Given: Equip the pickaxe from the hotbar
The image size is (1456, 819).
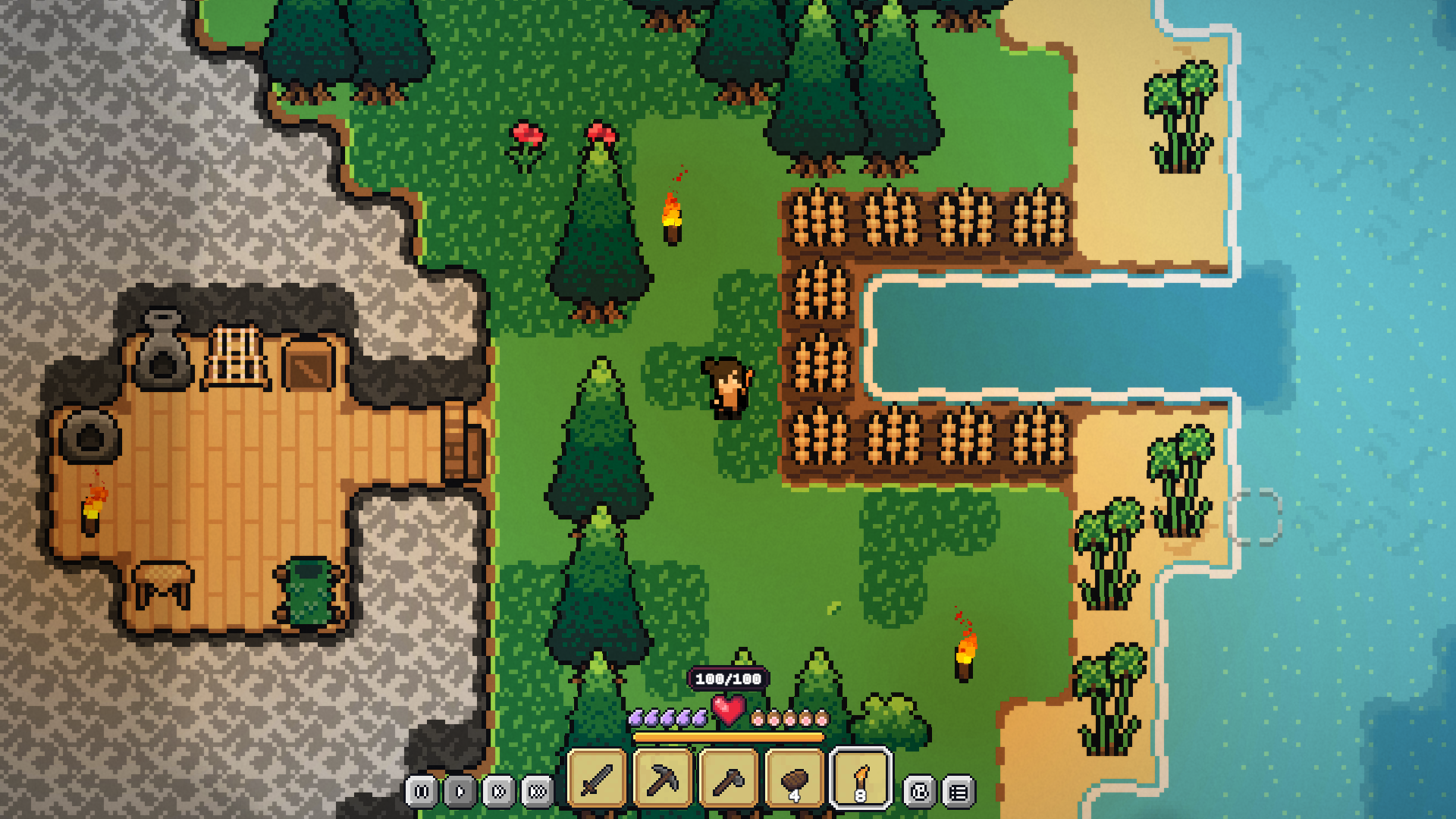Looking at the screenshot, I should [663, 779].
